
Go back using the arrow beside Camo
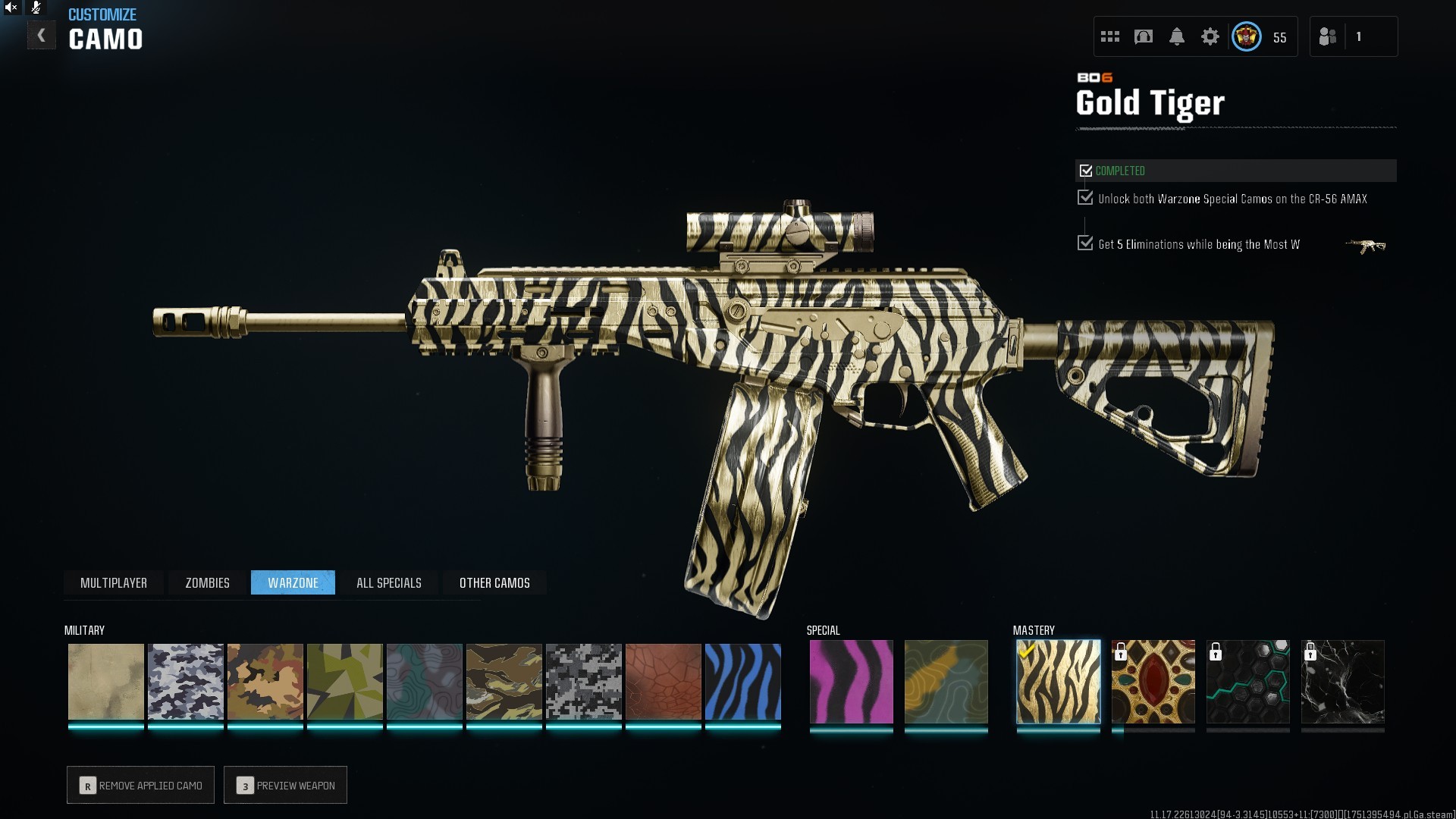(x=42, y=36)
